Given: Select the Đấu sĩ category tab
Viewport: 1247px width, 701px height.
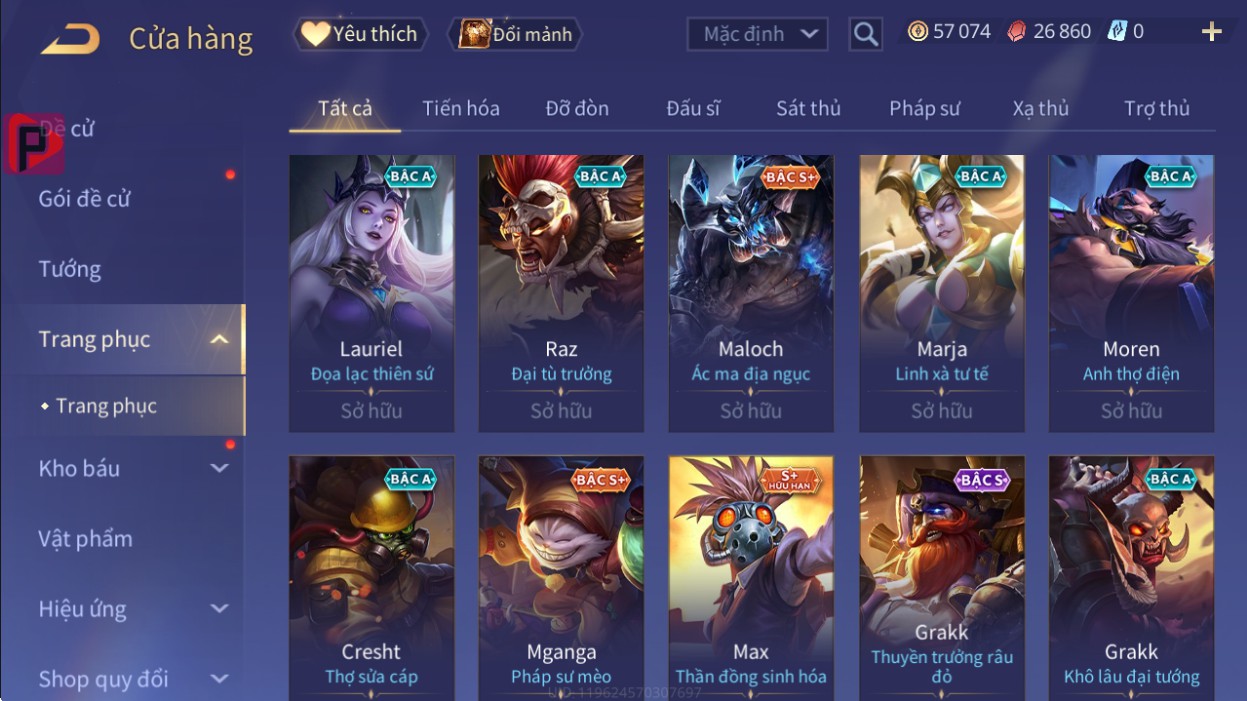Looking at the screenshot, I should click(x=693, y=108).
